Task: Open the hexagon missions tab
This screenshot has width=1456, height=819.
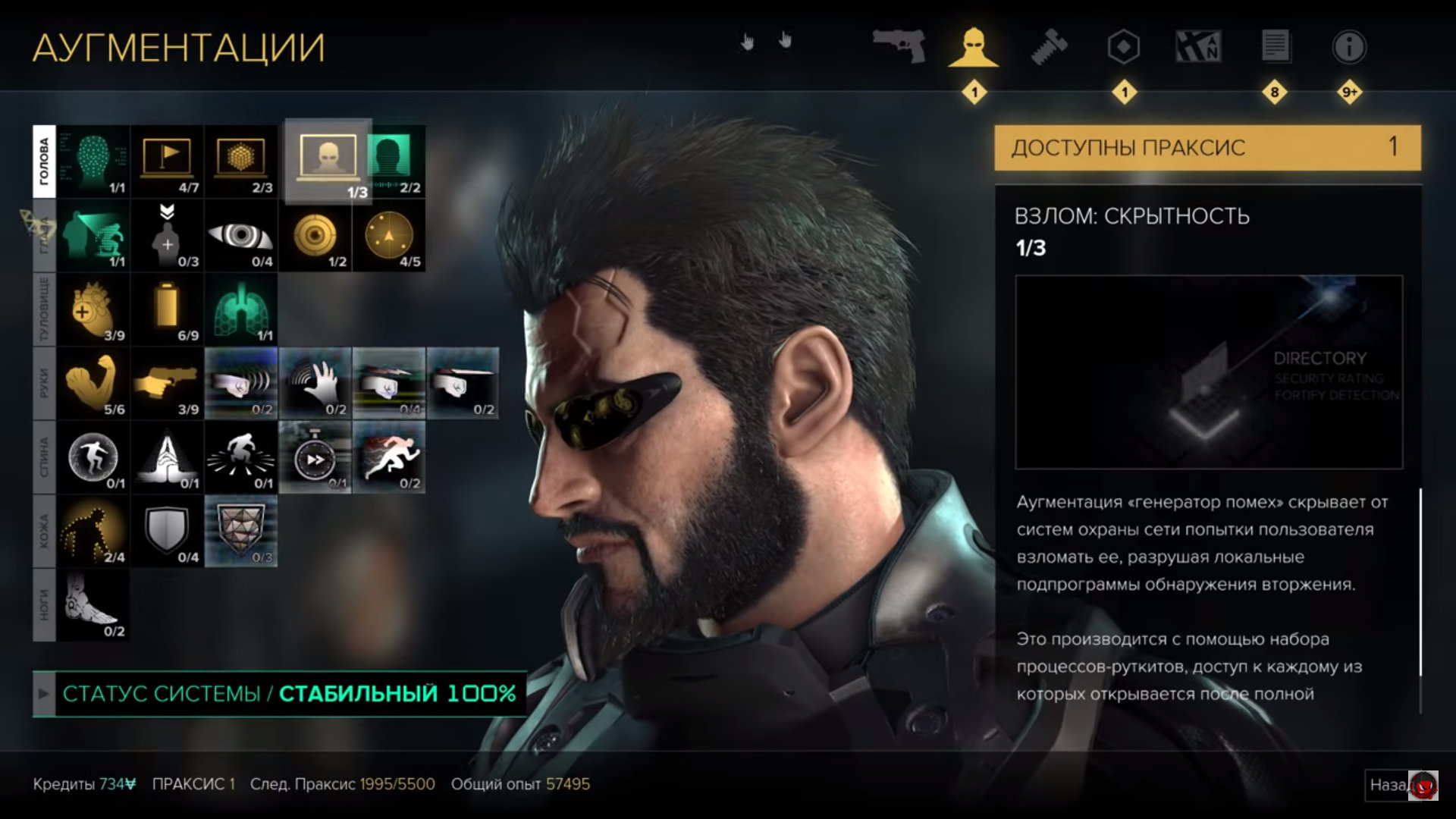Action: tap(1123, 47)
